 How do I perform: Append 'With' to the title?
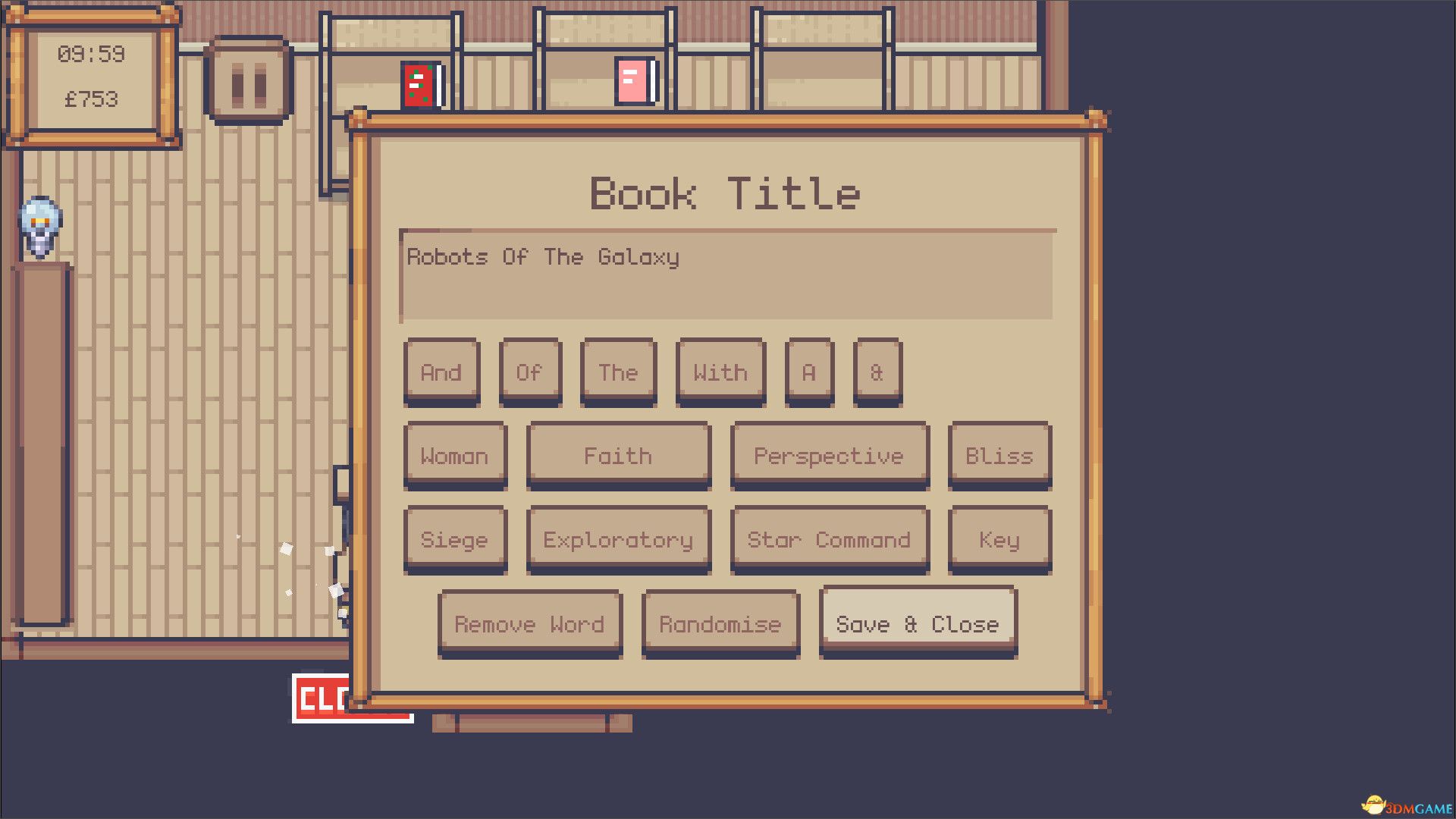click(719, 372)
